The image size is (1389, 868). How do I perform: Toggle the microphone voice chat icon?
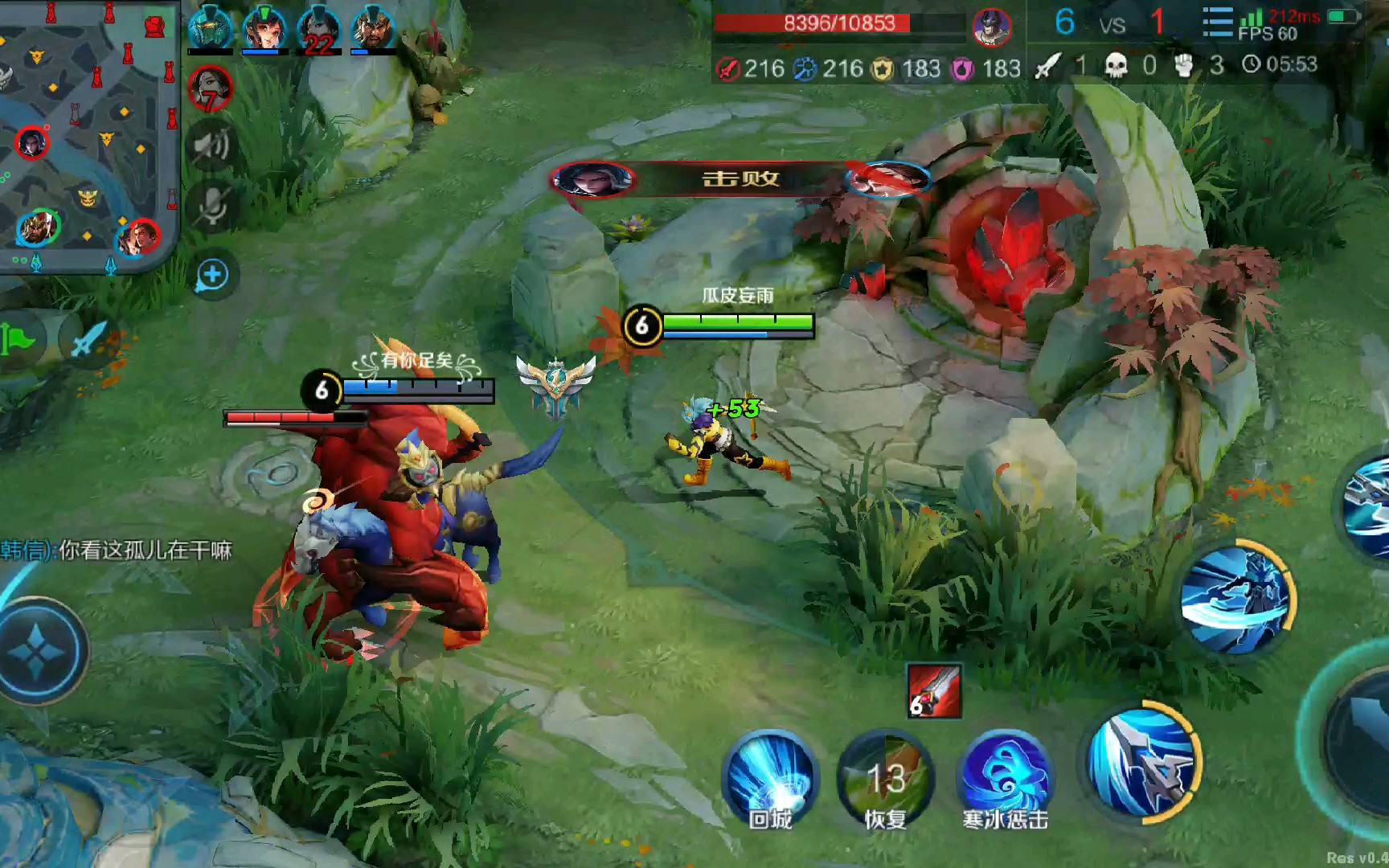[x=211, y=207]
